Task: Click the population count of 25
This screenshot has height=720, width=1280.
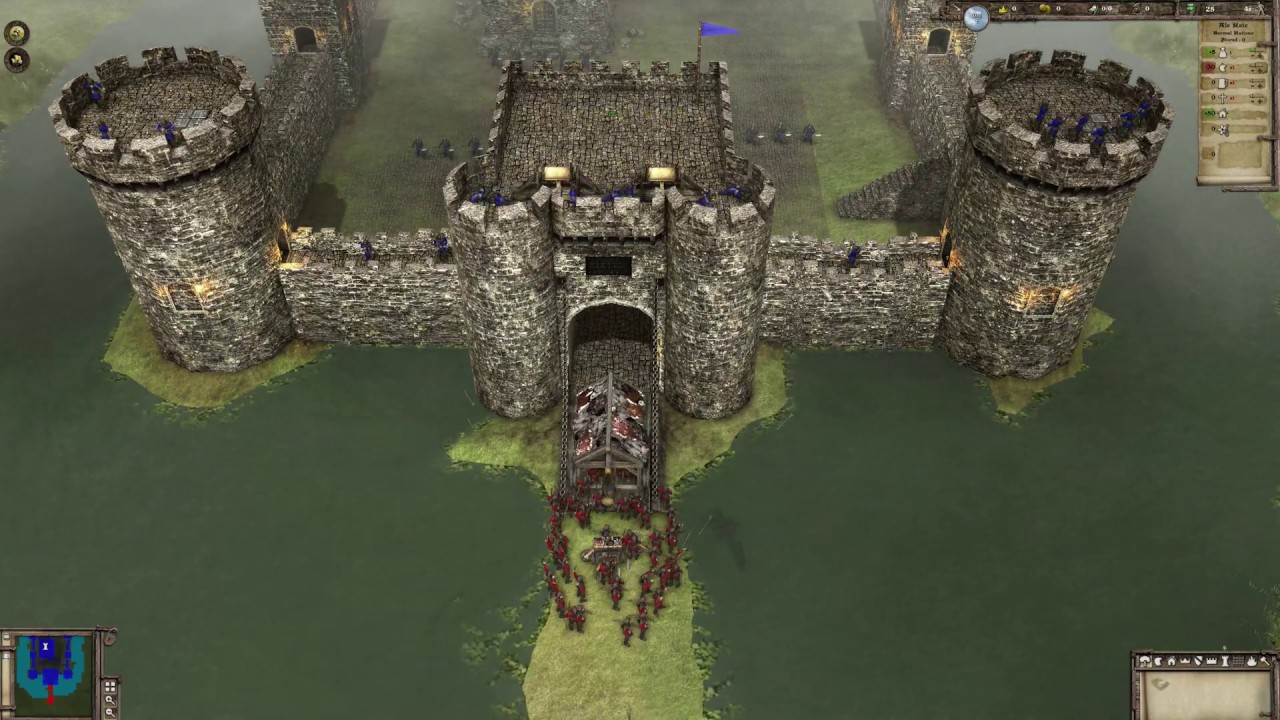Action: 1212,8
